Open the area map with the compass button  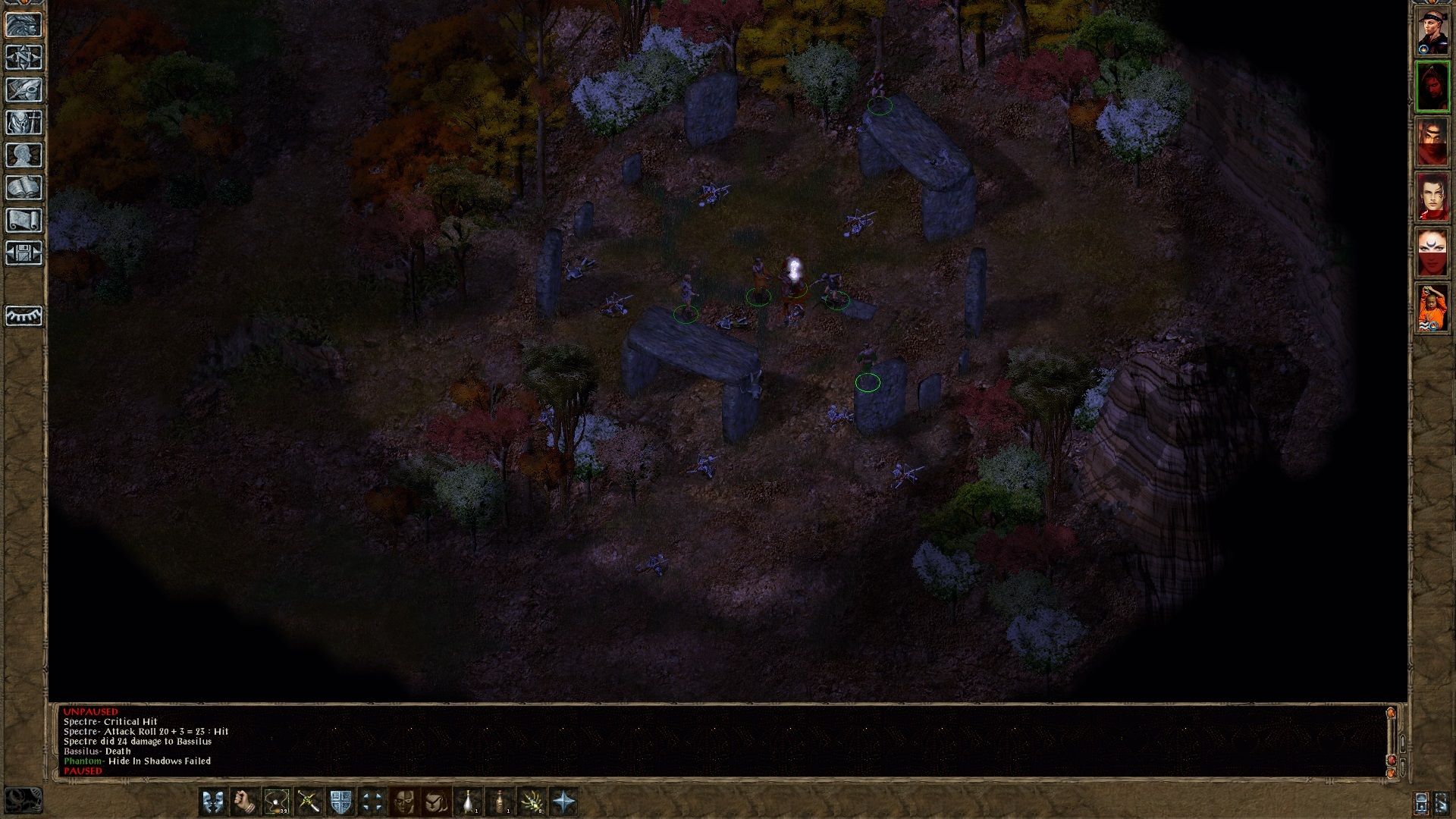(x=24, y=57)
